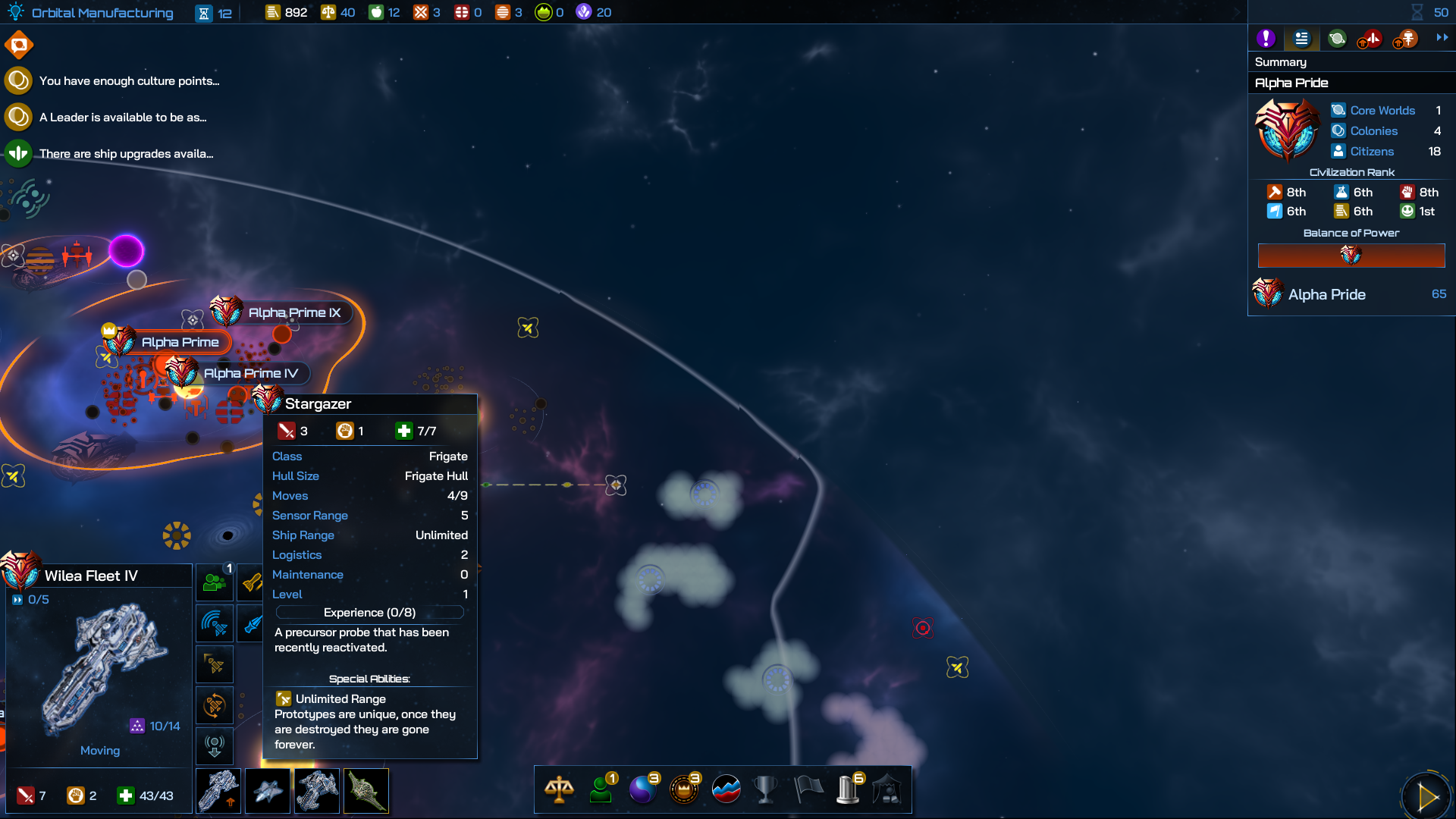Open the purple yin-yang orb screen
Viewport: 1456px width, 819px height.
[643, 789]
